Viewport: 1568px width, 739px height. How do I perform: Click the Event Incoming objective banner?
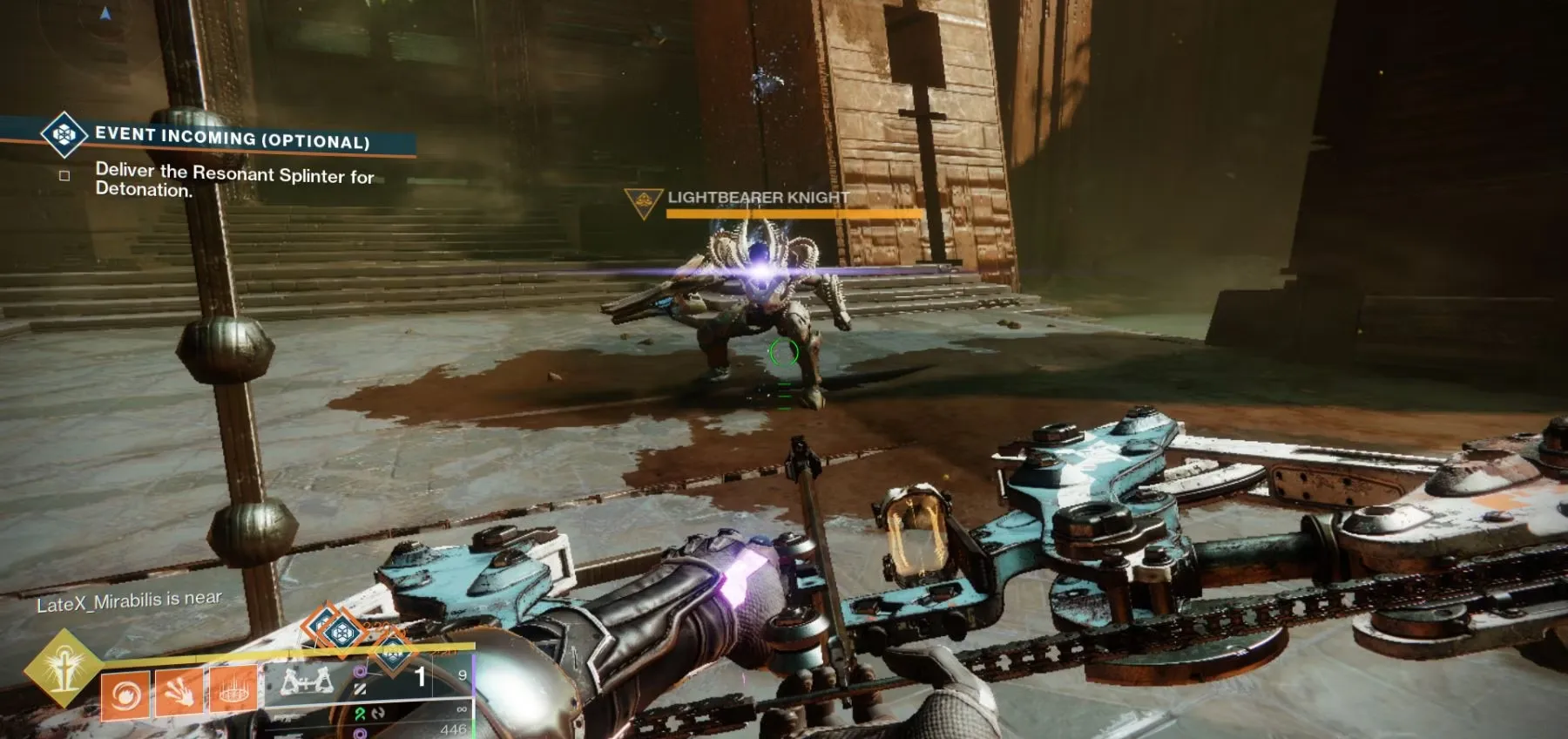click(x=233, y=138)
